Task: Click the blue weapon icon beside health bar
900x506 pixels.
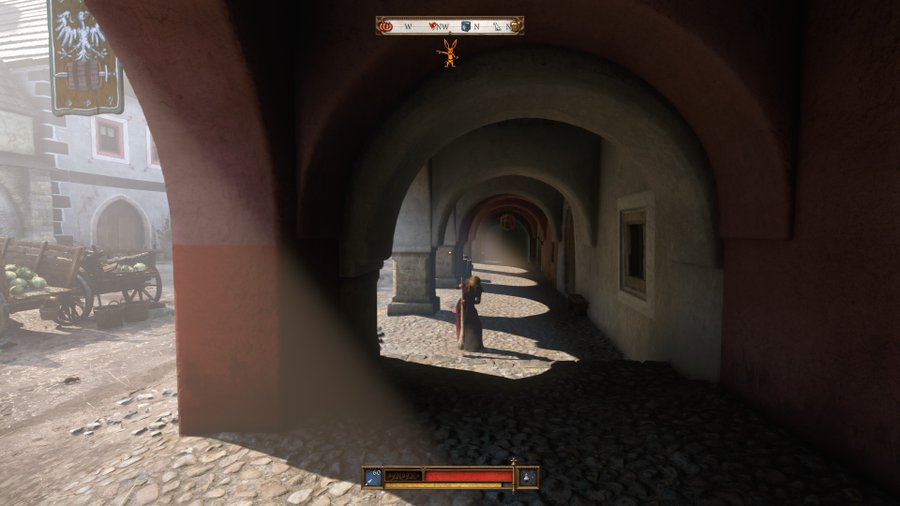Action: (373, 477)
